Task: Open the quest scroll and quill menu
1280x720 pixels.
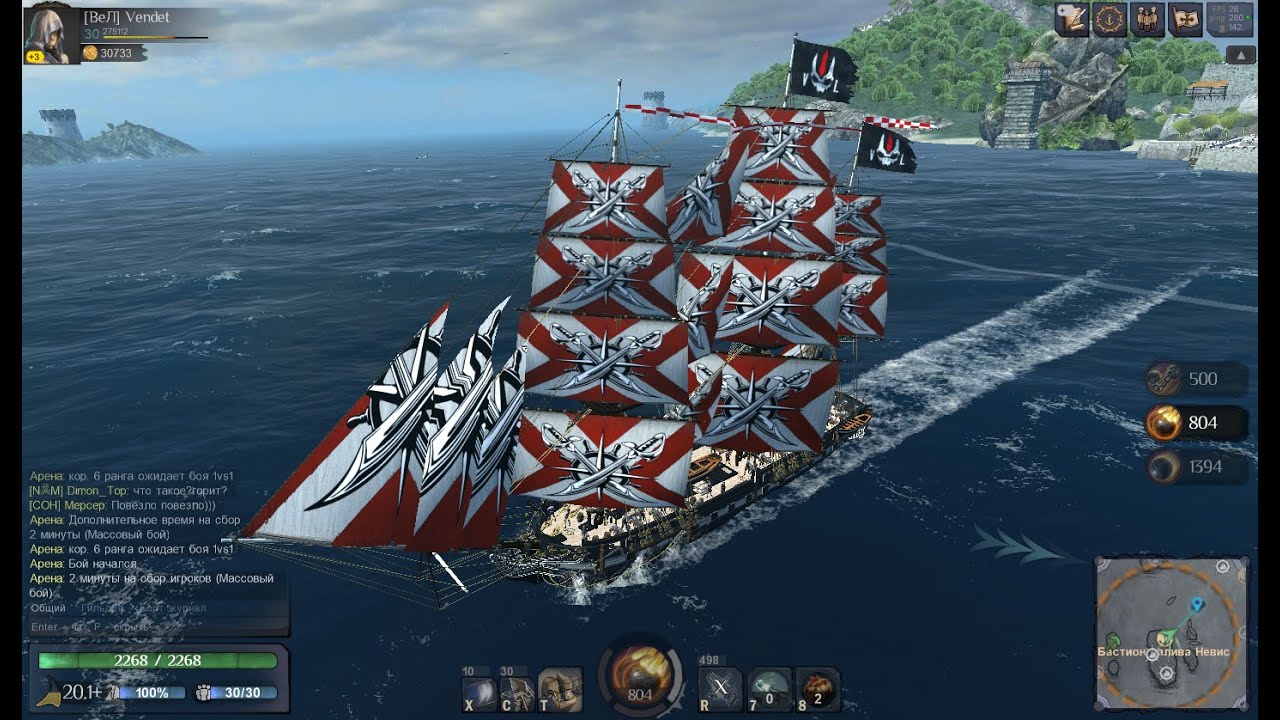Action: click(x=1072, y=20)
